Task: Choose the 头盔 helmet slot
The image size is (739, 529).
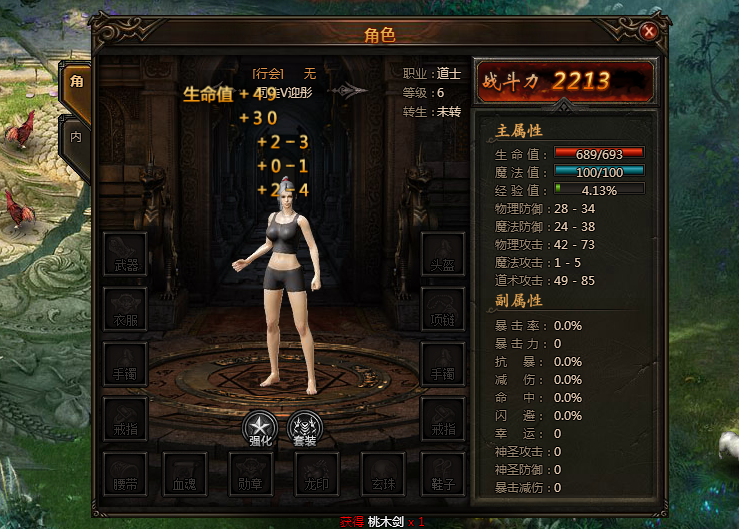Action: 442,254
